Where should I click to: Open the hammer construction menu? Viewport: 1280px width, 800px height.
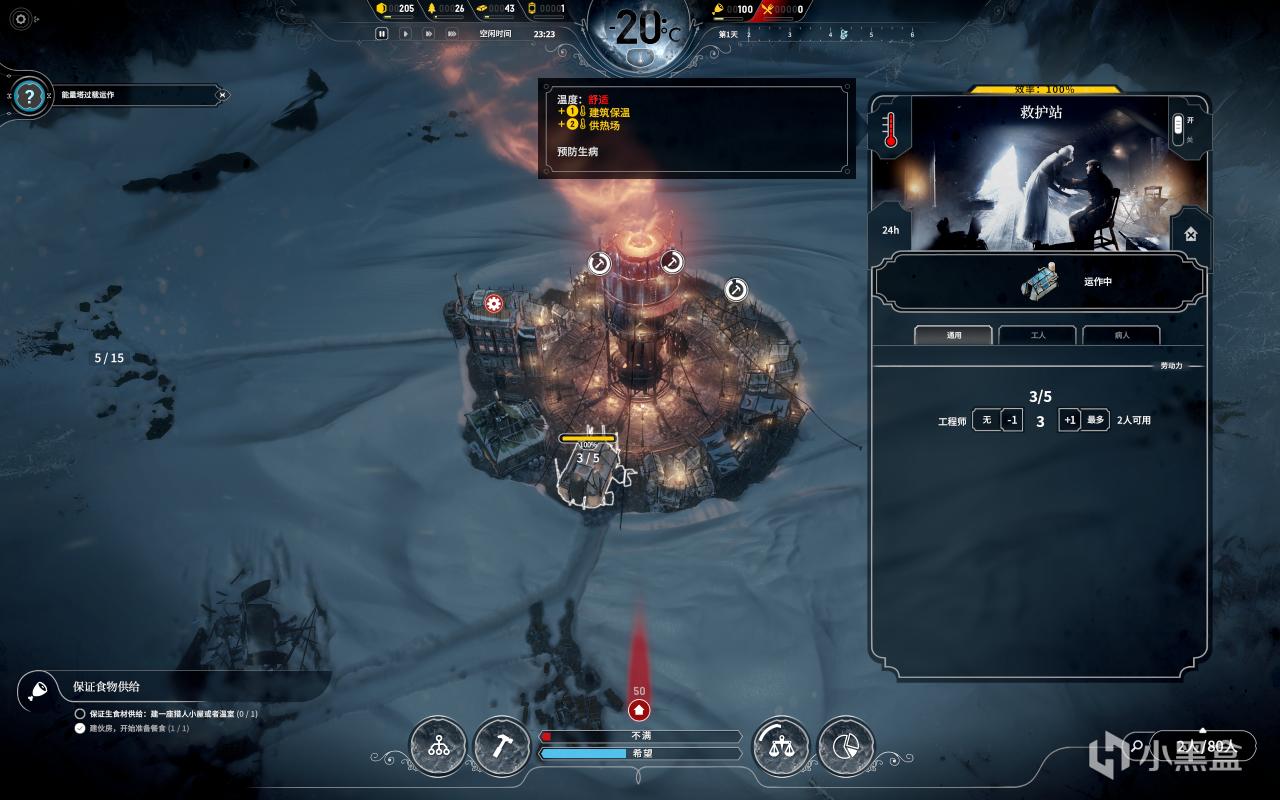click(x=501, y=746)
